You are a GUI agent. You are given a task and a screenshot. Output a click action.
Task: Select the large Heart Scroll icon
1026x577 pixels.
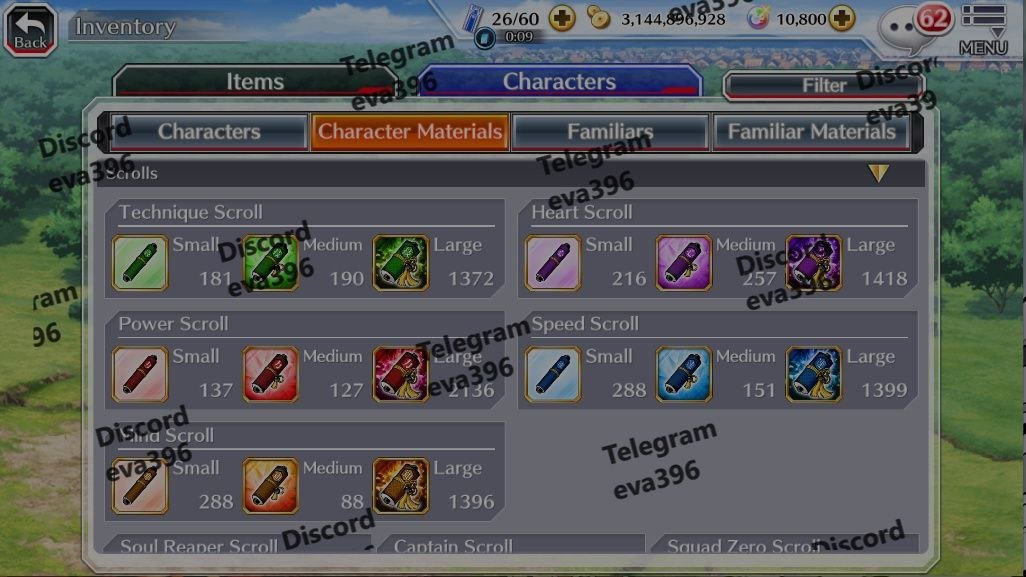tap(814, 263)
